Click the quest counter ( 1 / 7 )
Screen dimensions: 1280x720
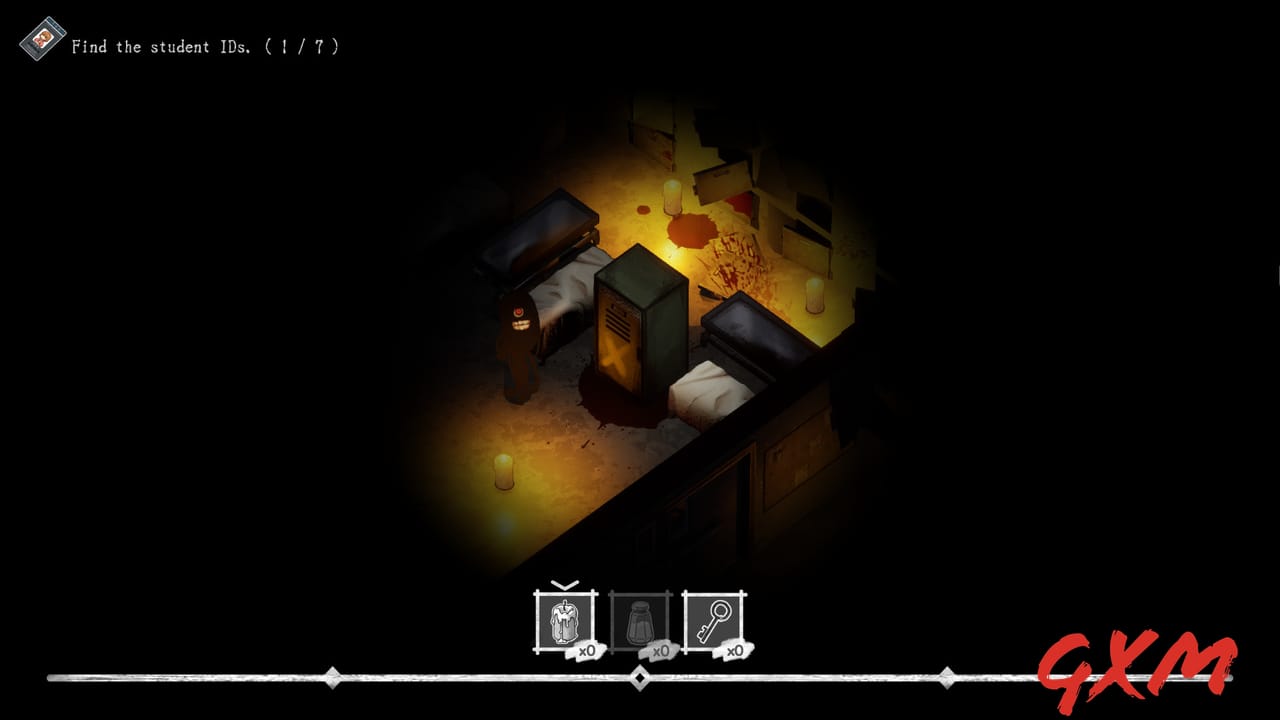click(302, 44)
